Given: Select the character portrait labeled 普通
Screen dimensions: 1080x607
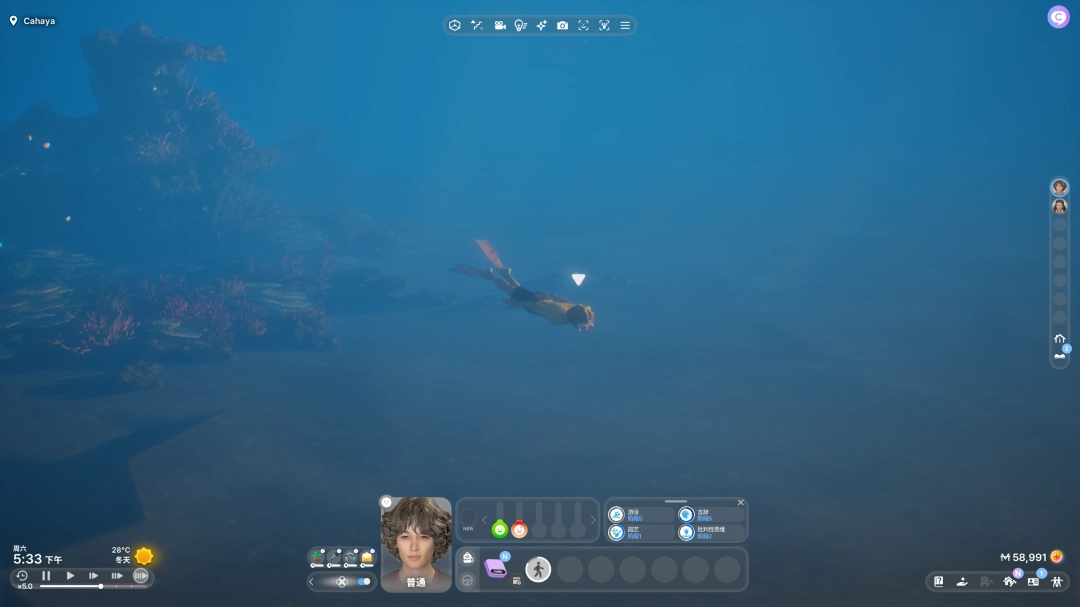Looking at the screenshot, I should coord(416,544).
